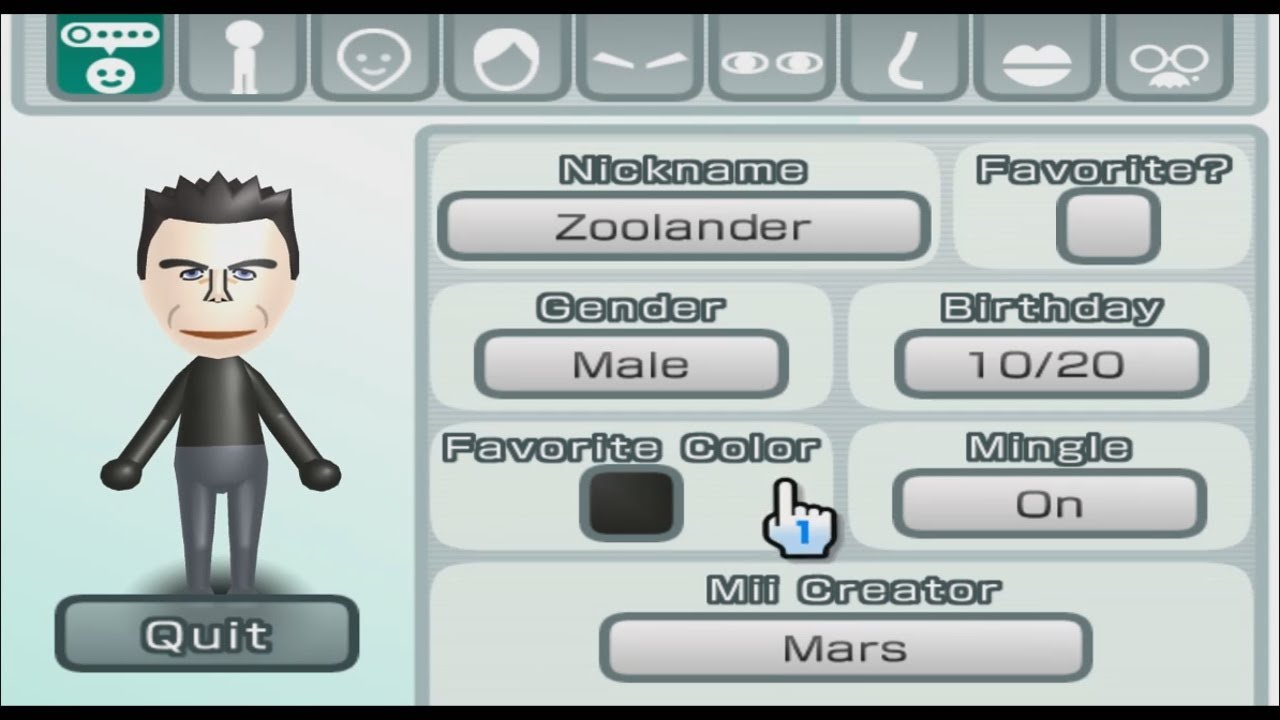Select the glasses and accessories editor
1280x720 pixels.
1170,57
